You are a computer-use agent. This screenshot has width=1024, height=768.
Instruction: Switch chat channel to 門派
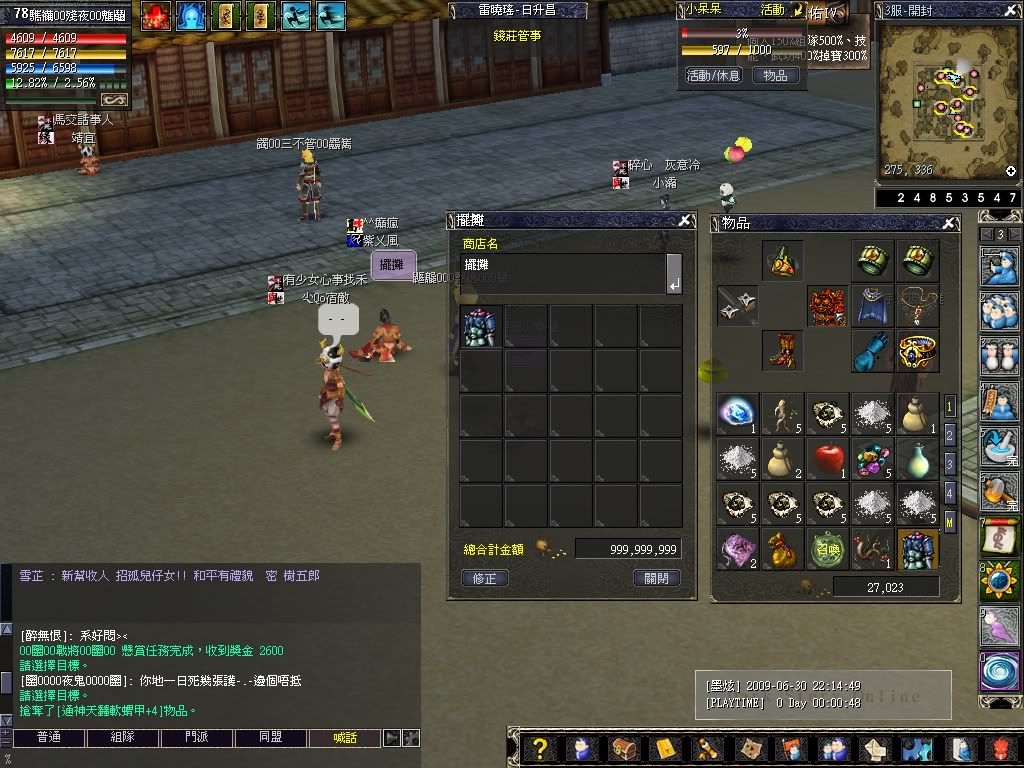tap(197, 738)
